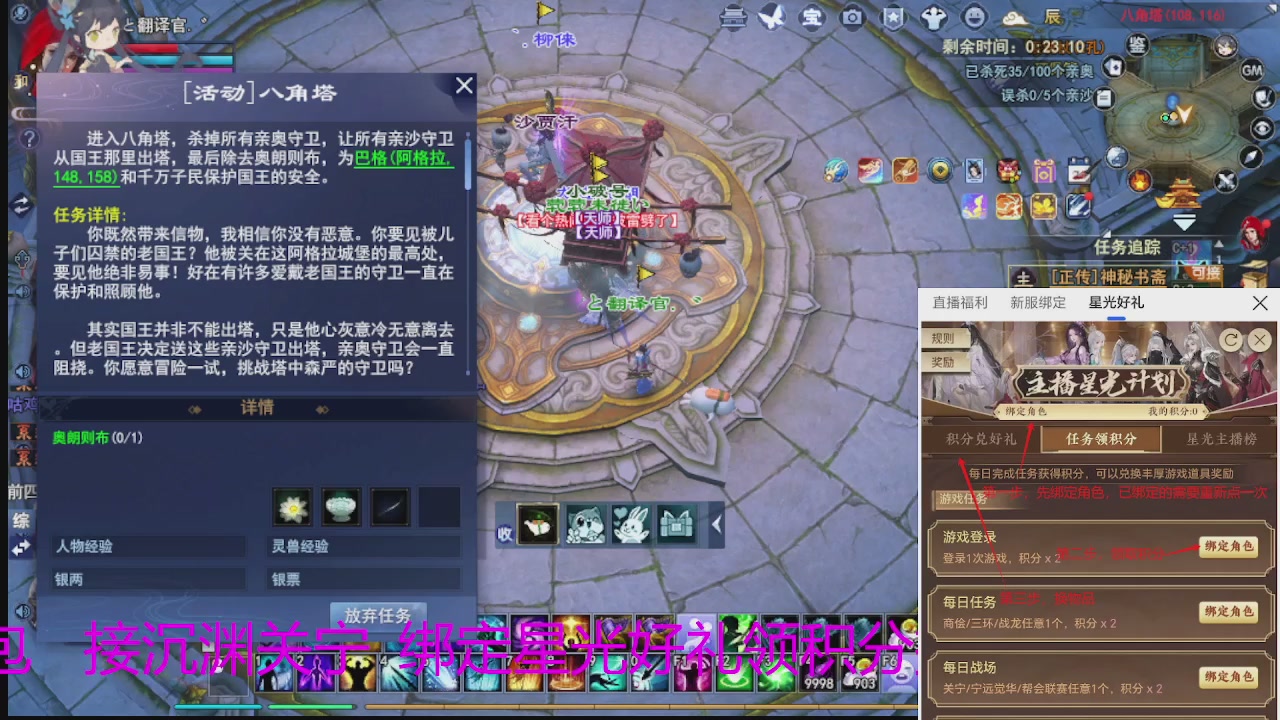Open the 规则 rules panel
1280x720 pixels.
pyautogui.click(x=942, y=340)
